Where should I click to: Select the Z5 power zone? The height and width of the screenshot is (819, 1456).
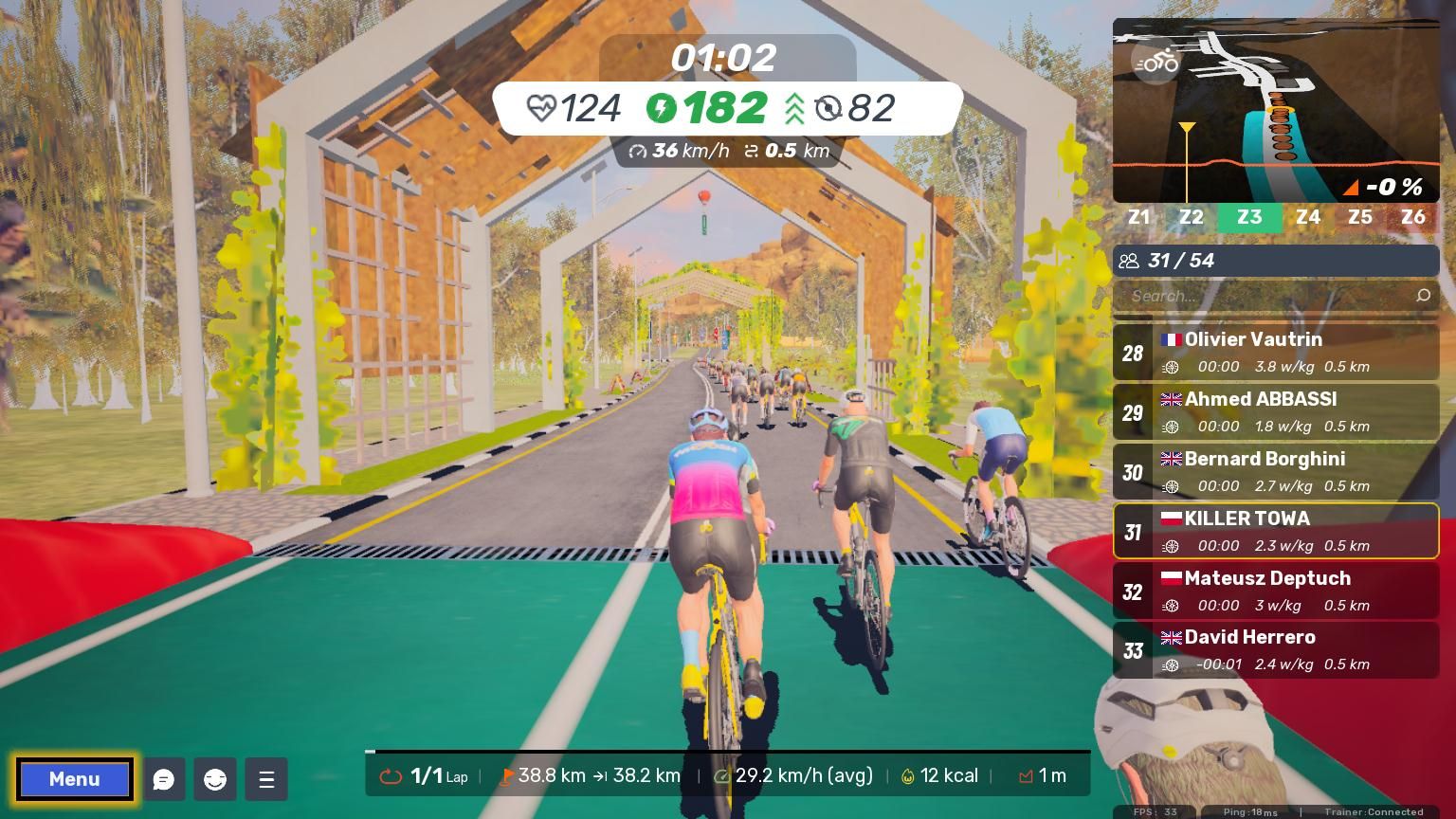tap(1360, 217)
